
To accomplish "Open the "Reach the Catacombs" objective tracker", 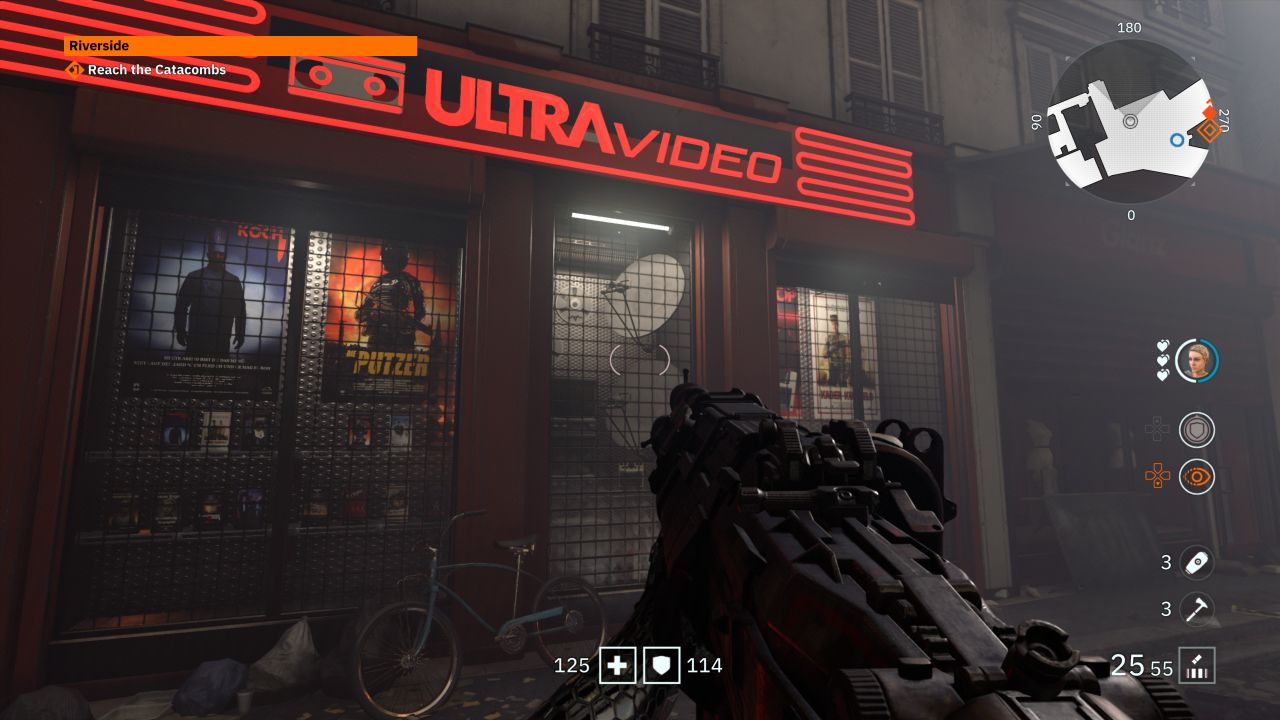I will [156, 70].
